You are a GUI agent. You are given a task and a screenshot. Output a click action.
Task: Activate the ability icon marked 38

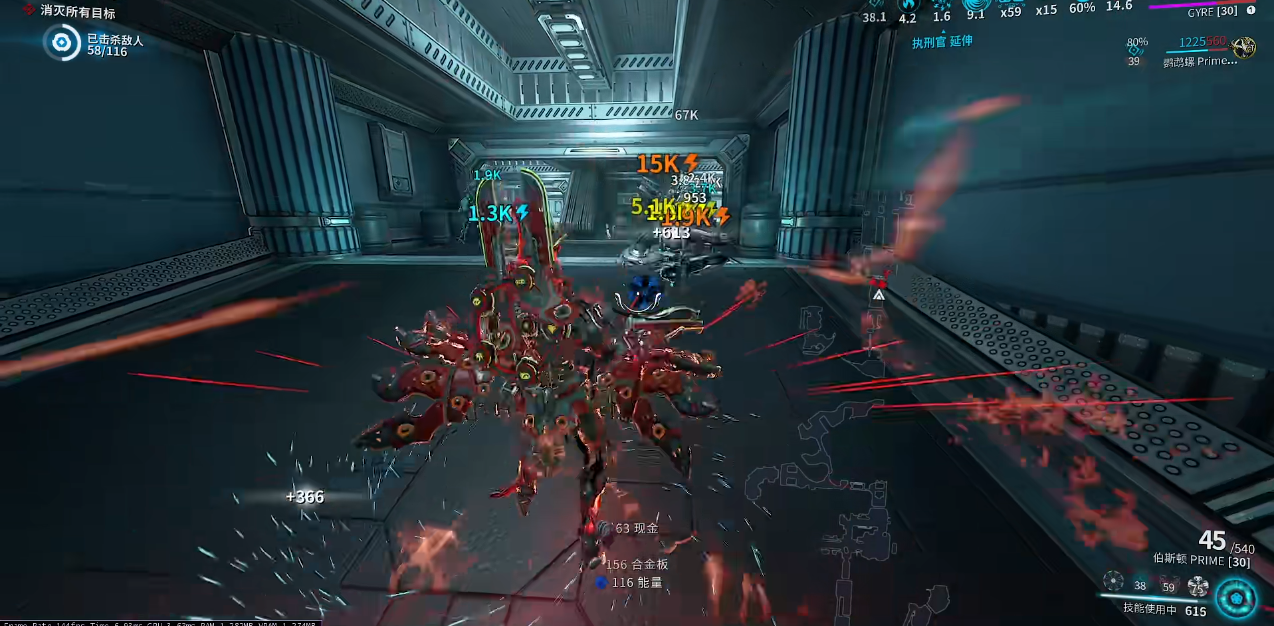[x=1140, y=584]
